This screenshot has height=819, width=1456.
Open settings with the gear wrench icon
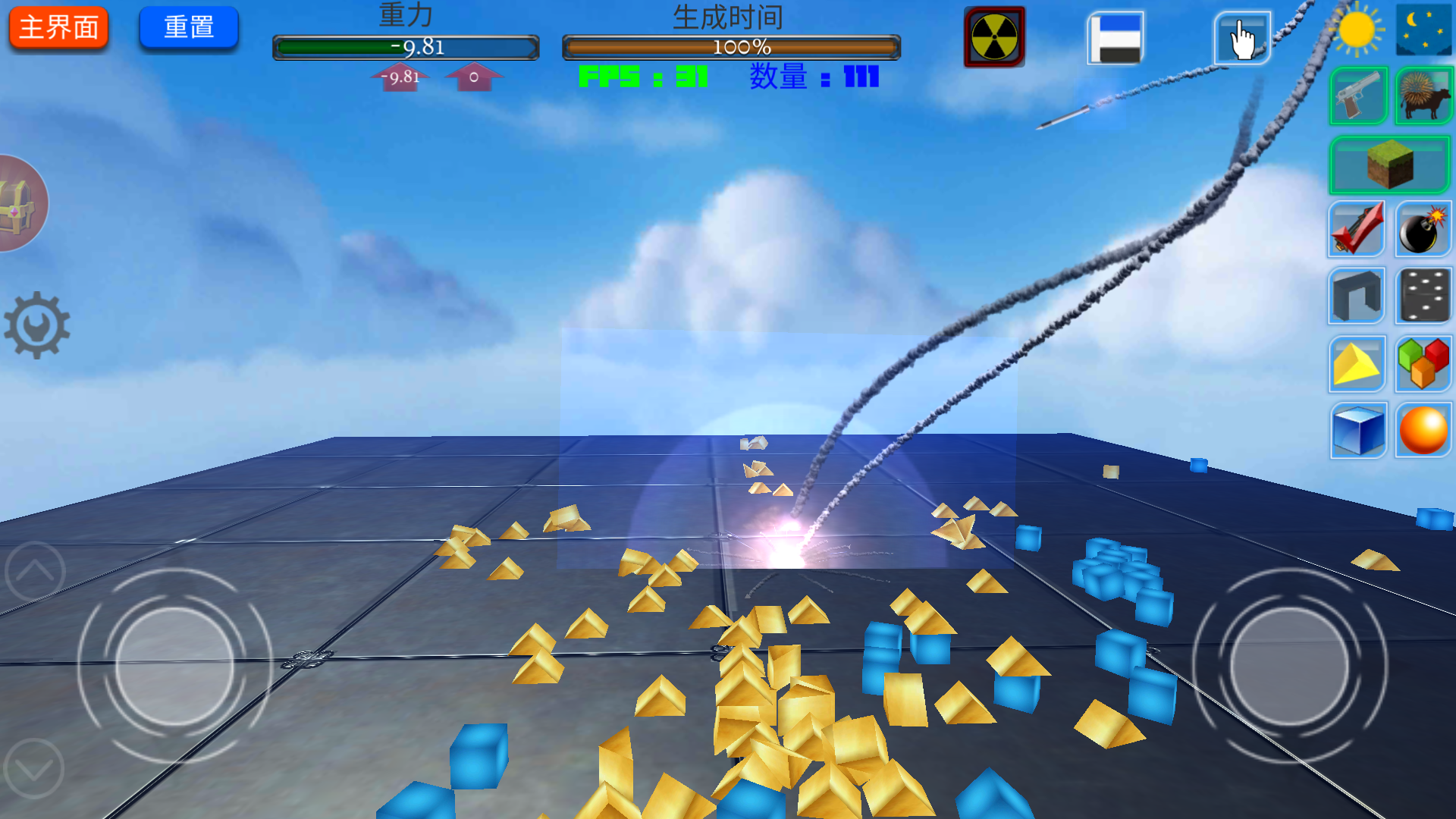coord(36,325)
